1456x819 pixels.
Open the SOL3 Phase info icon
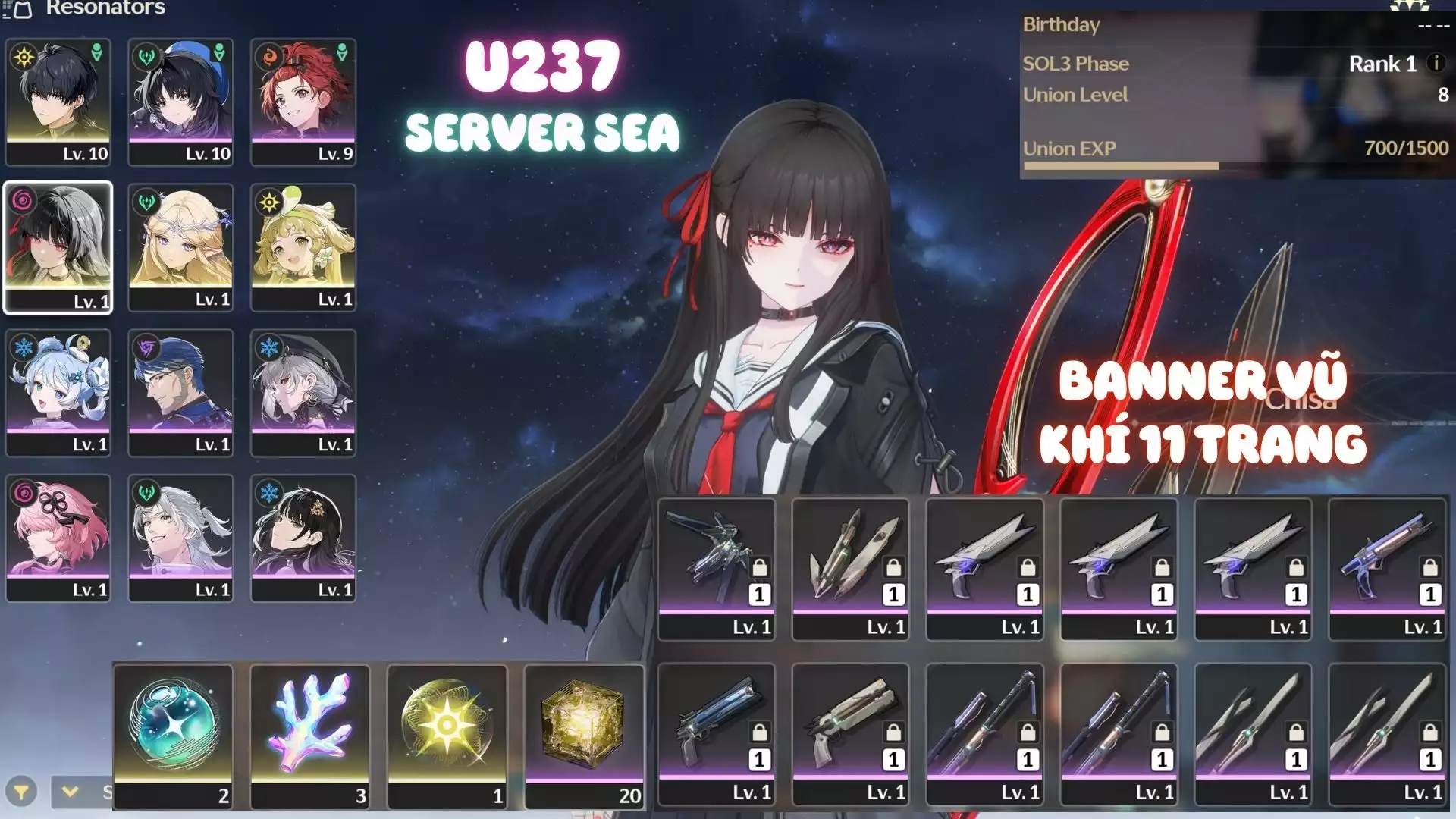(1436, 63)
